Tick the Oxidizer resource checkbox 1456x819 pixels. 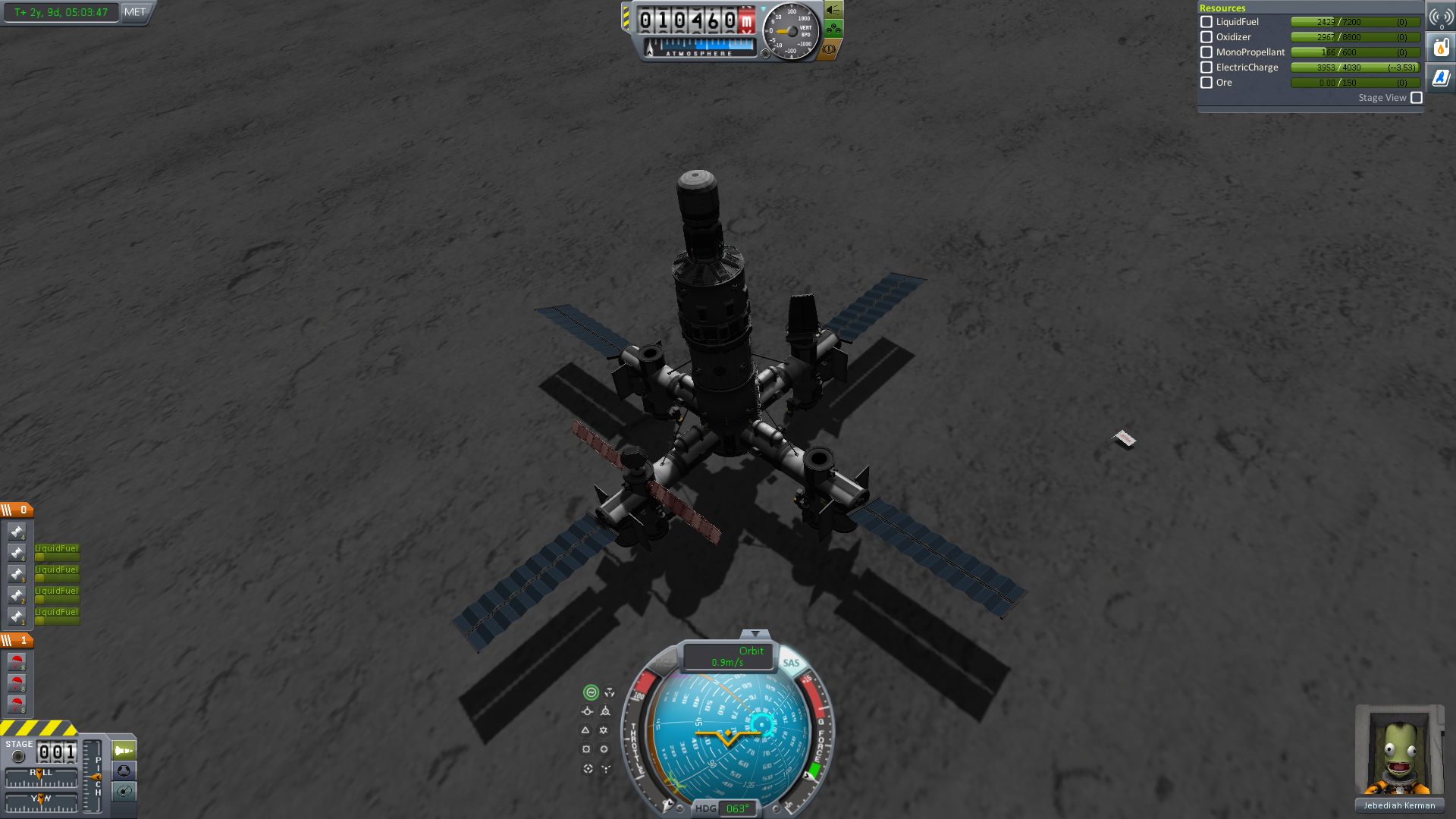[1207, 37]
